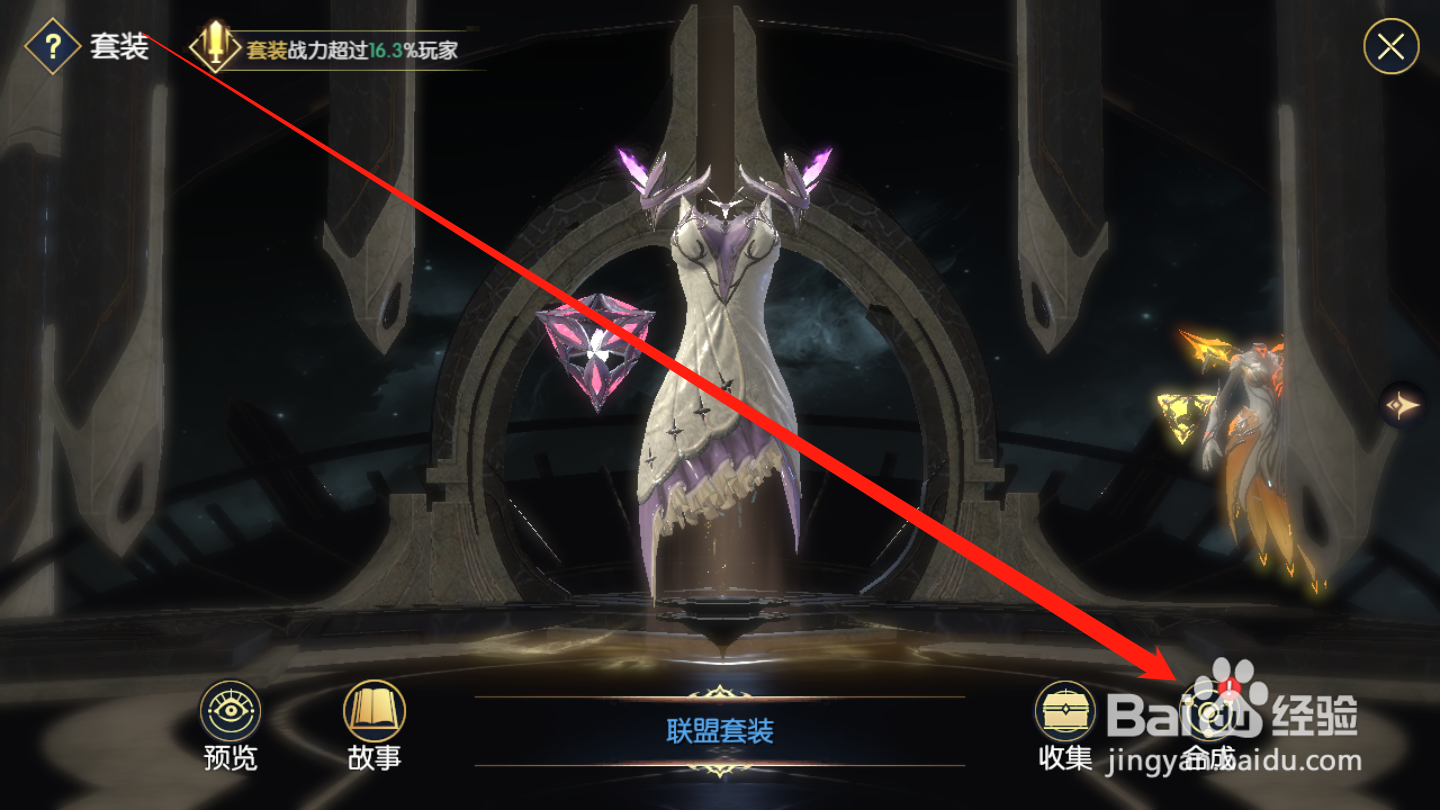Select the Preview (预览) eye icon
The width and height of the screenshot is (1440, 810).
(x=232, y=712)
